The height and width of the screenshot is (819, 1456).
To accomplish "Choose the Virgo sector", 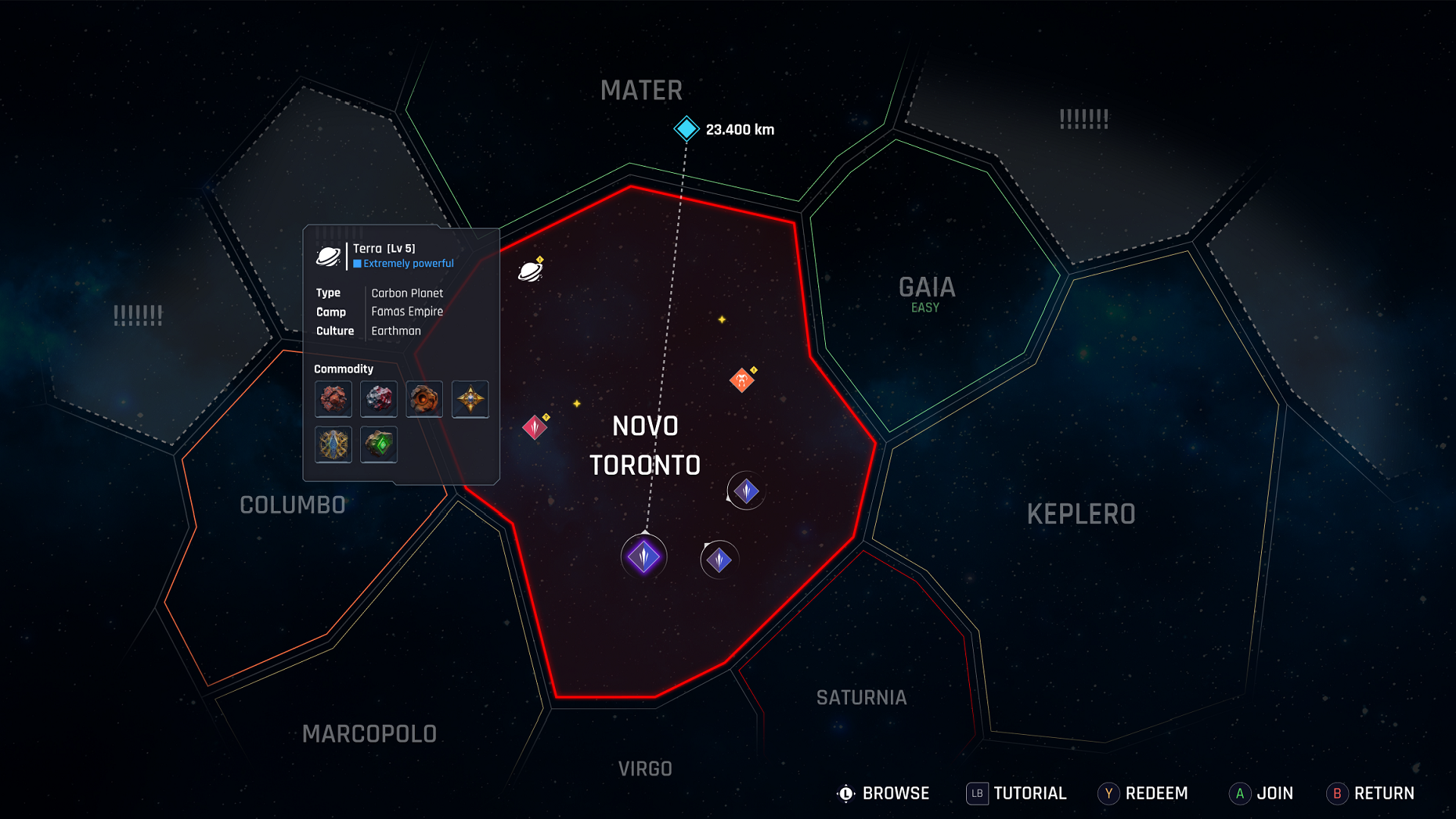I will (645, 769).
